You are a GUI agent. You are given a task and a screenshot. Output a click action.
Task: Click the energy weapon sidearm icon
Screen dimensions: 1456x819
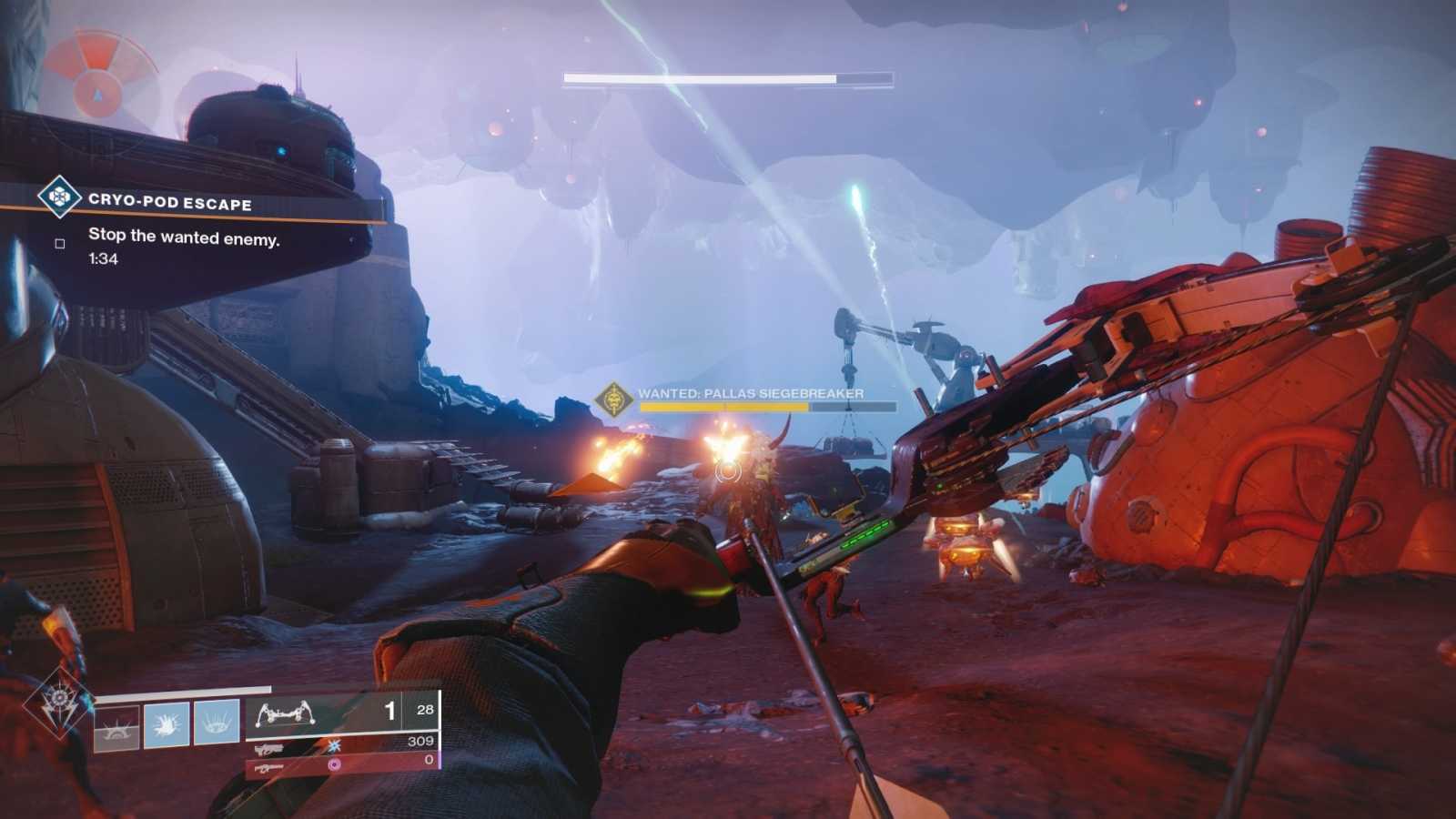click(x=268, y=750)
